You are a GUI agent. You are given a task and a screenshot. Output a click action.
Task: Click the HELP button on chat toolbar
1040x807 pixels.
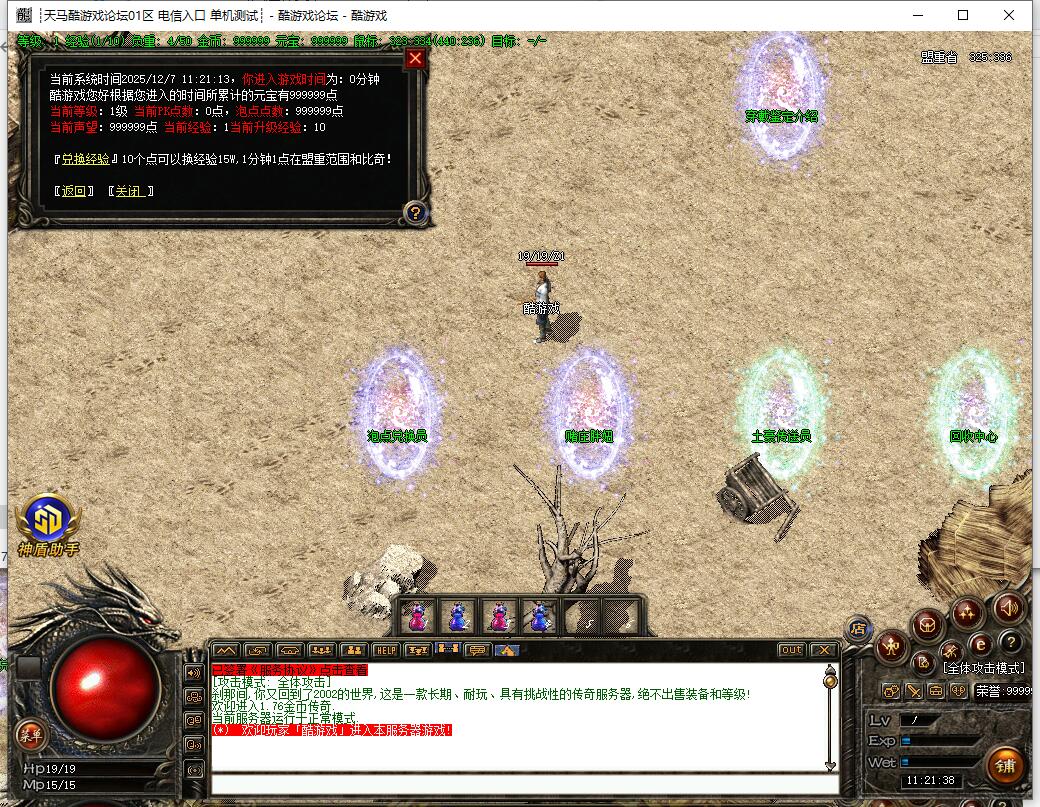coord(386,650)
